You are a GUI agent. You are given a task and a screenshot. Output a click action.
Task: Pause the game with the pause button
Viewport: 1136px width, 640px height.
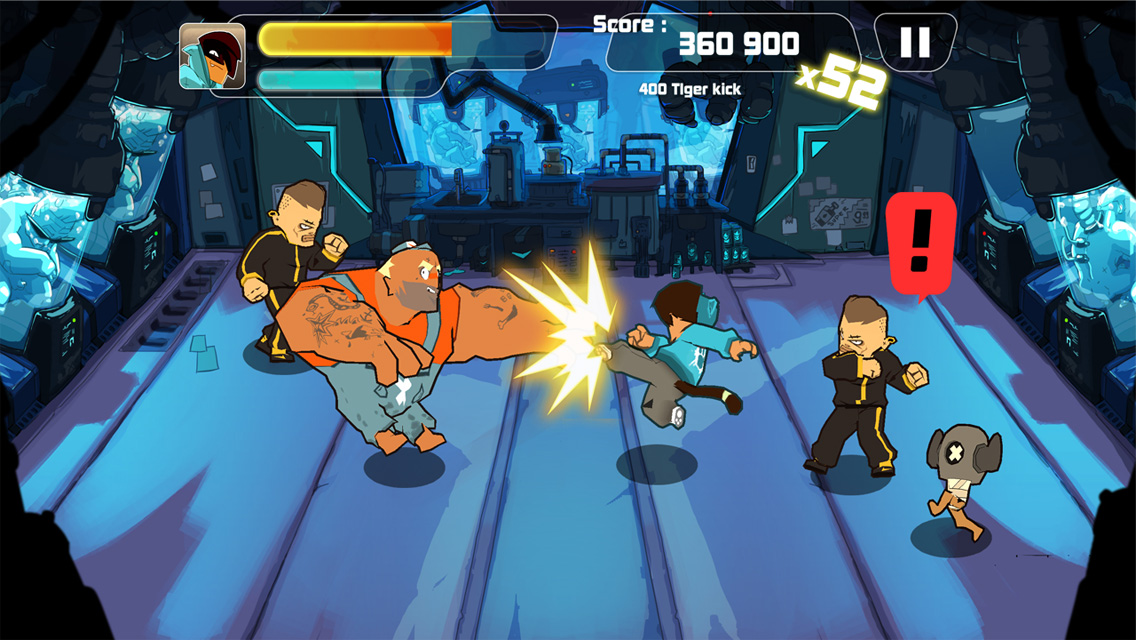(915, 42)
